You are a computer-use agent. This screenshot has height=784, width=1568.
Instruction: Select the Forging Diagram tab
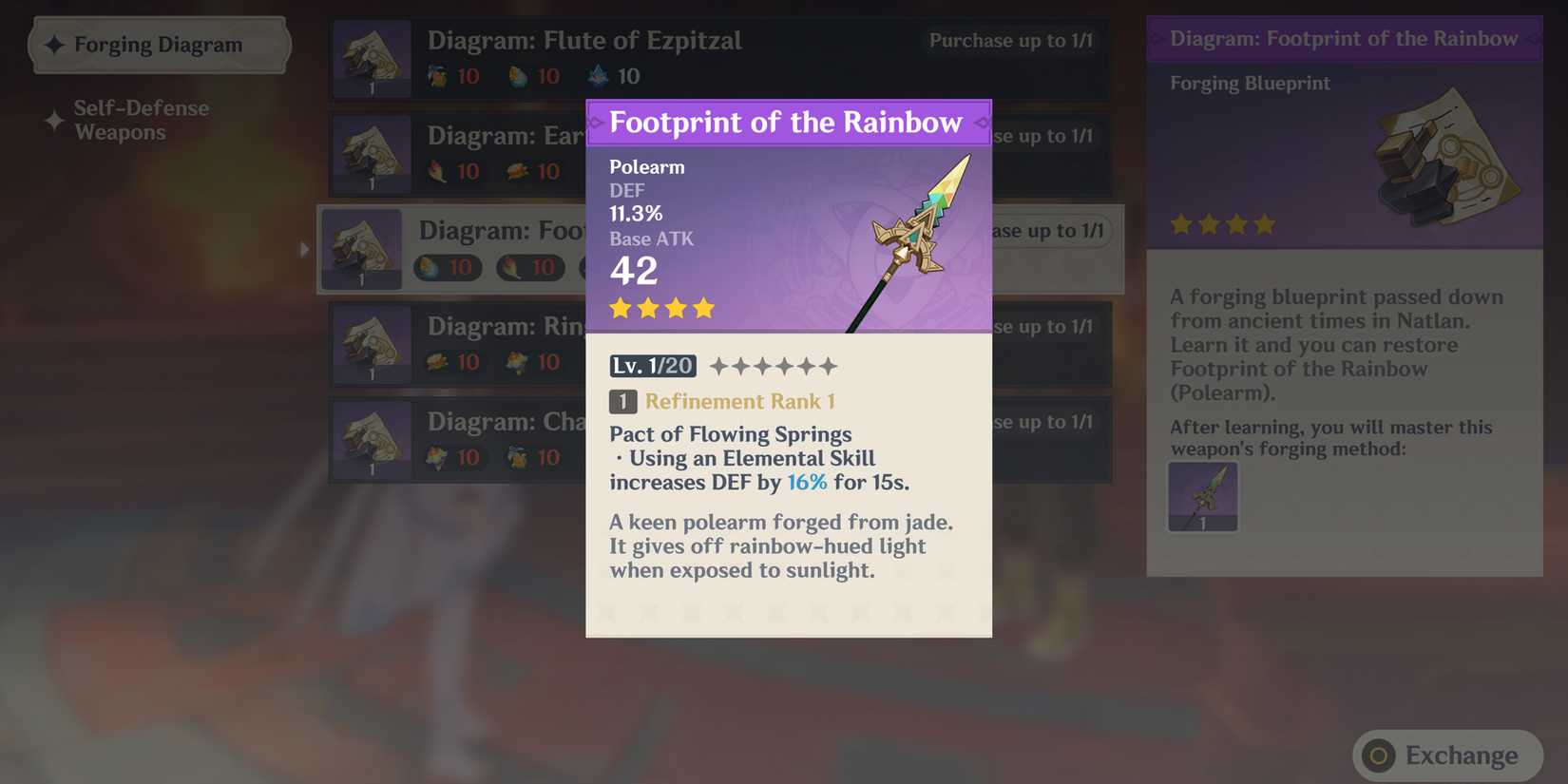point(157,44)
